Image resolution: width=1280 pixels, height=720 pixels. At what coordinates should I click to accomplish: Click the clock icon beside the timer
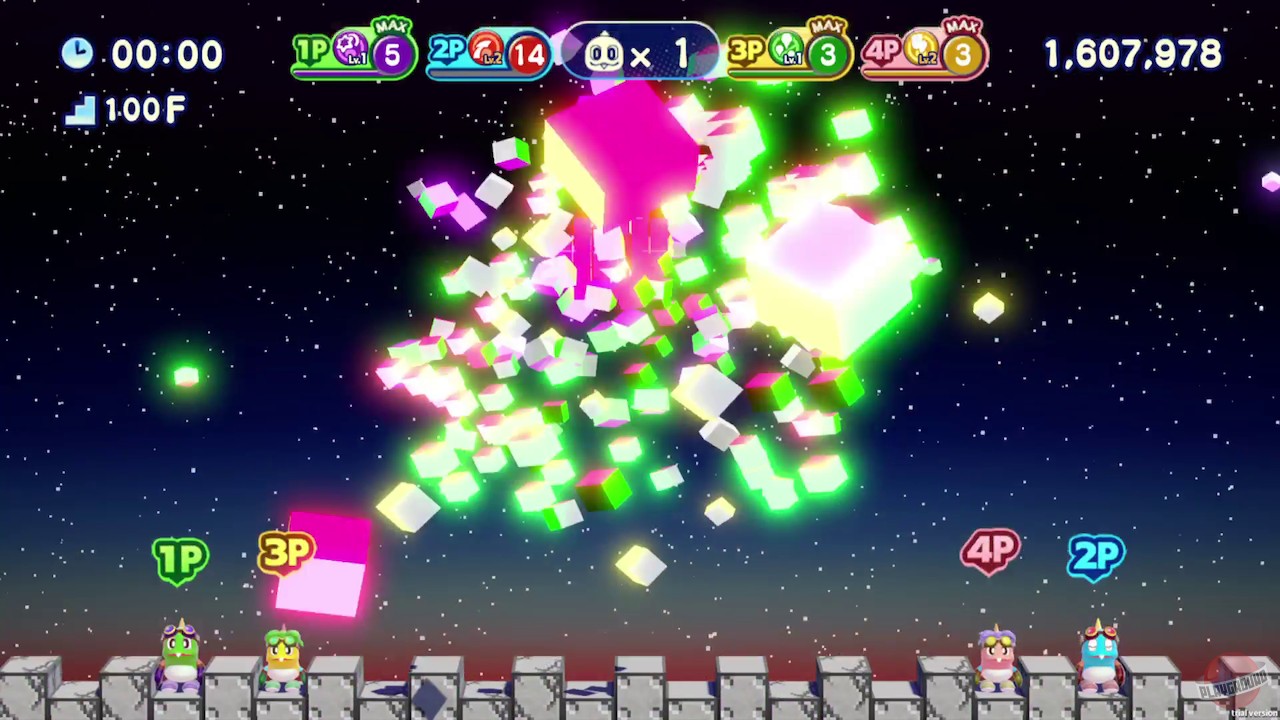pos(79,54)
